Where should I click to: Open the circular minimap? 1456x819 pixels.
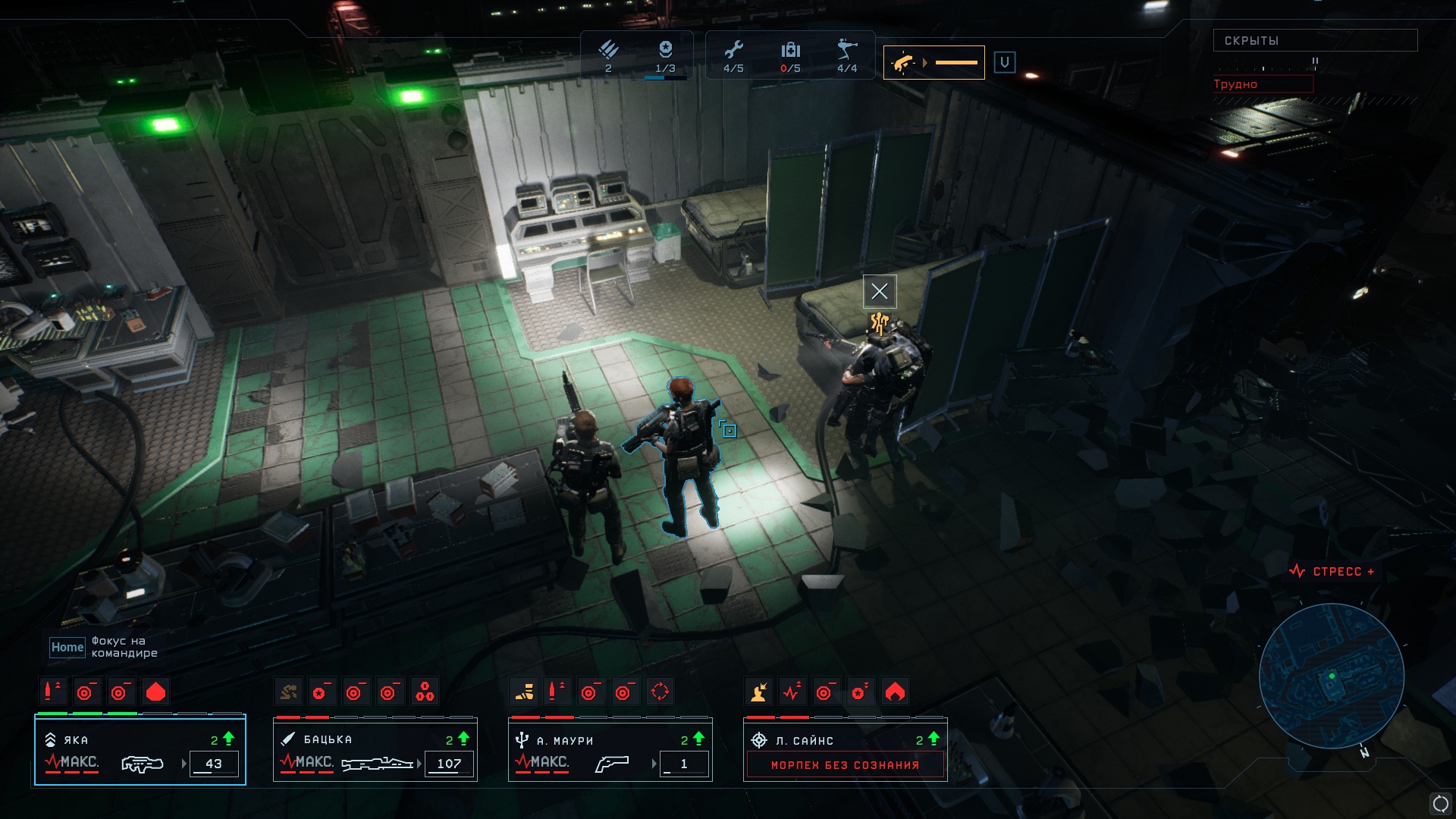tap(1331, 676)
